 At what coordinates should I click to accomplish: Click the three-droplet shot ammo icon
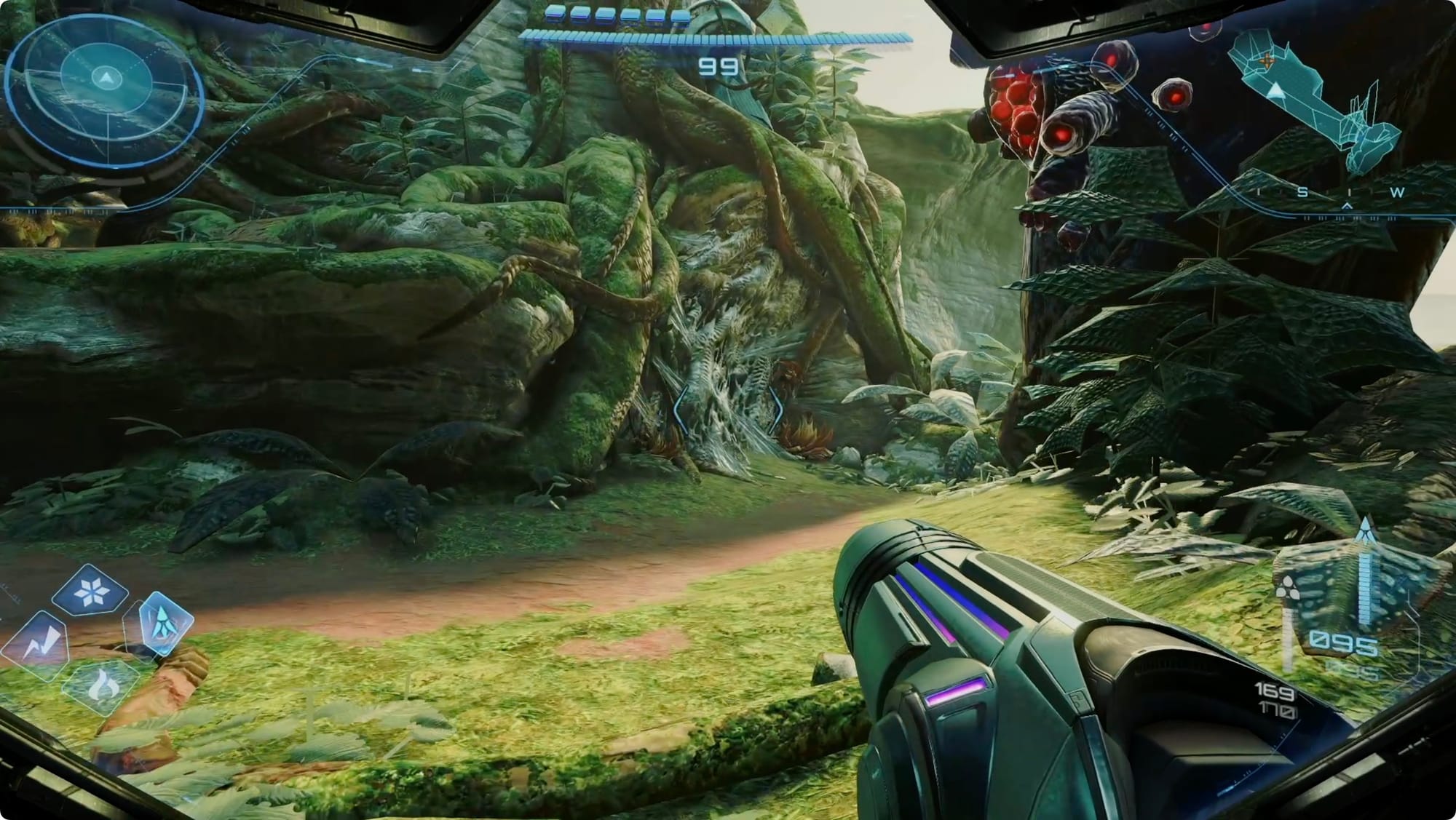click(x=1286, y=588)
